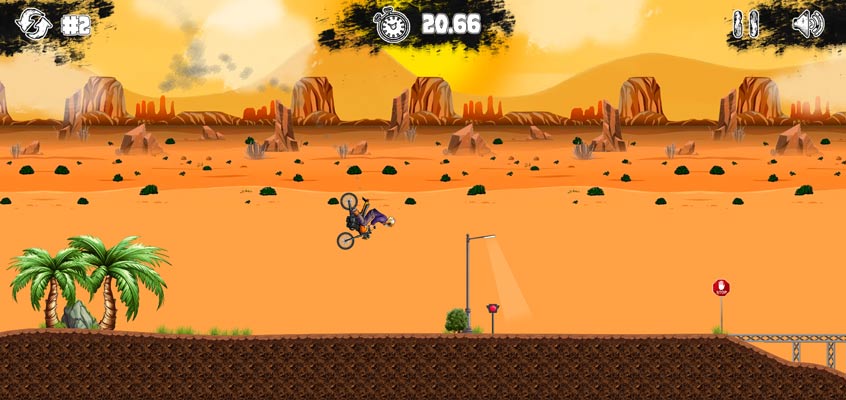This screenshot has height=400, width=846.
Task: Toggle the sound using the speaker icon
Action: 807,24
